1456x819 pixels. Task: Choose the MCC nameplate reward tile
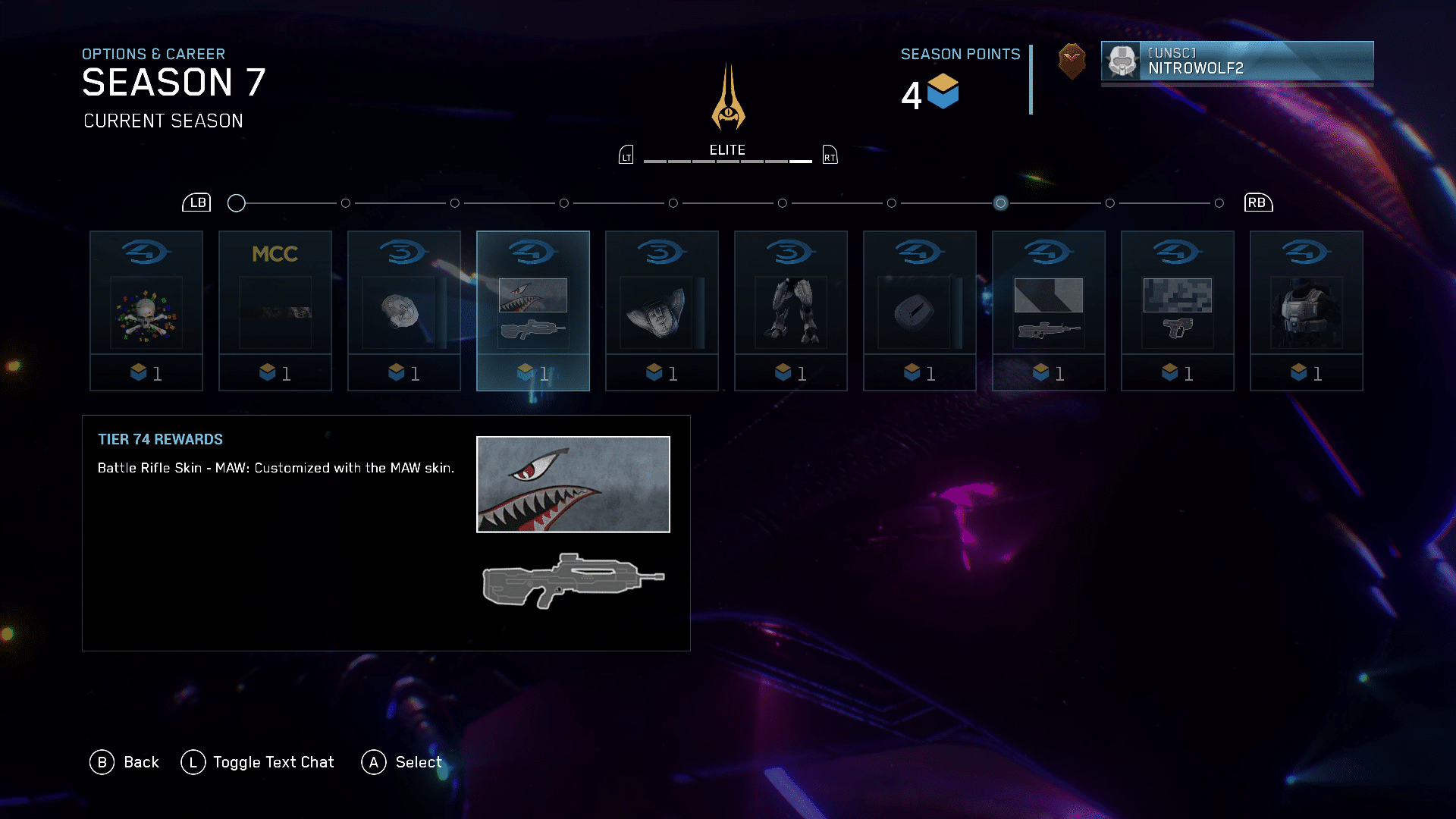click(275, 311)
